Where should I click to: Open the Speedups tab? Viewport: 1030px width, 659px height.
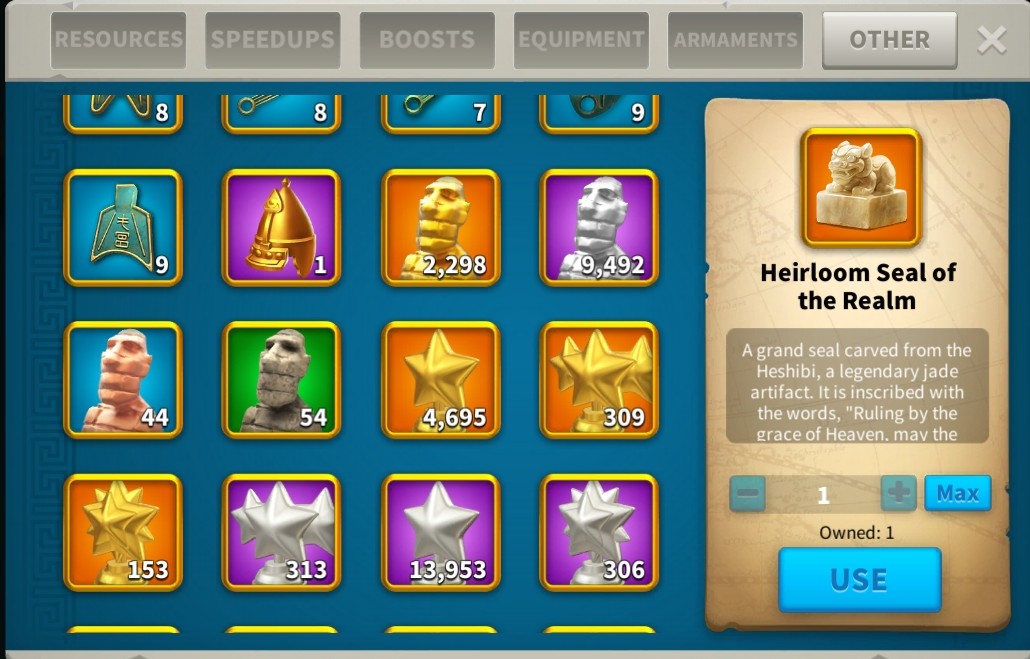[x=273, y=40]
